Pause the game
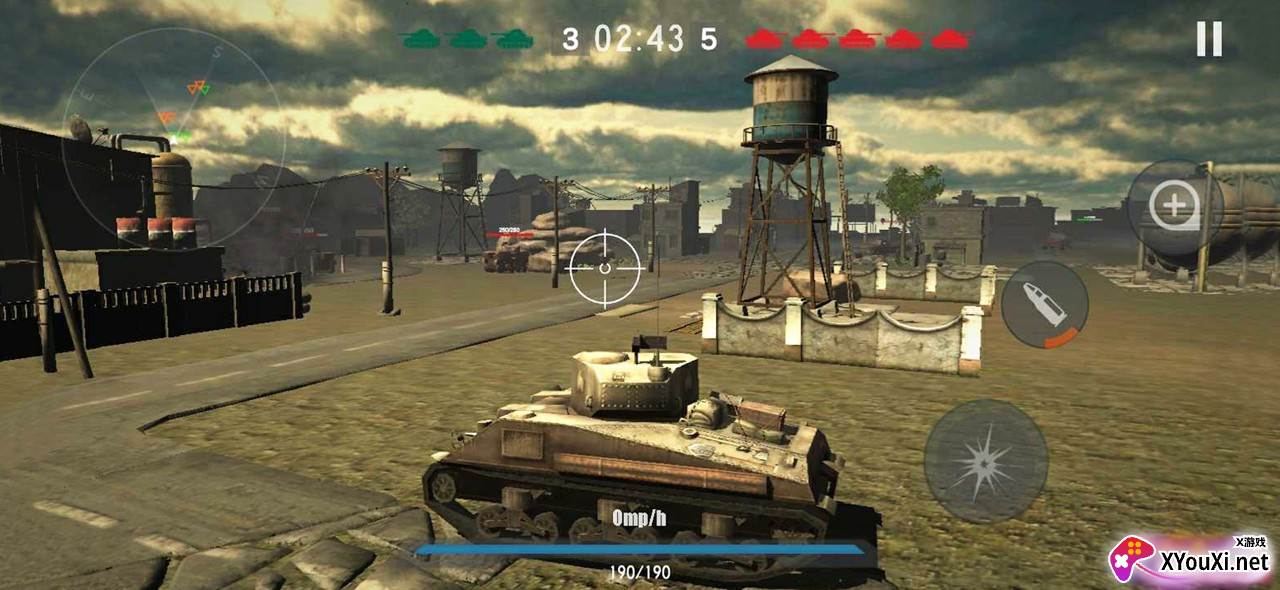This screenshot has height=590, width=1280. tap(1209, 39)
